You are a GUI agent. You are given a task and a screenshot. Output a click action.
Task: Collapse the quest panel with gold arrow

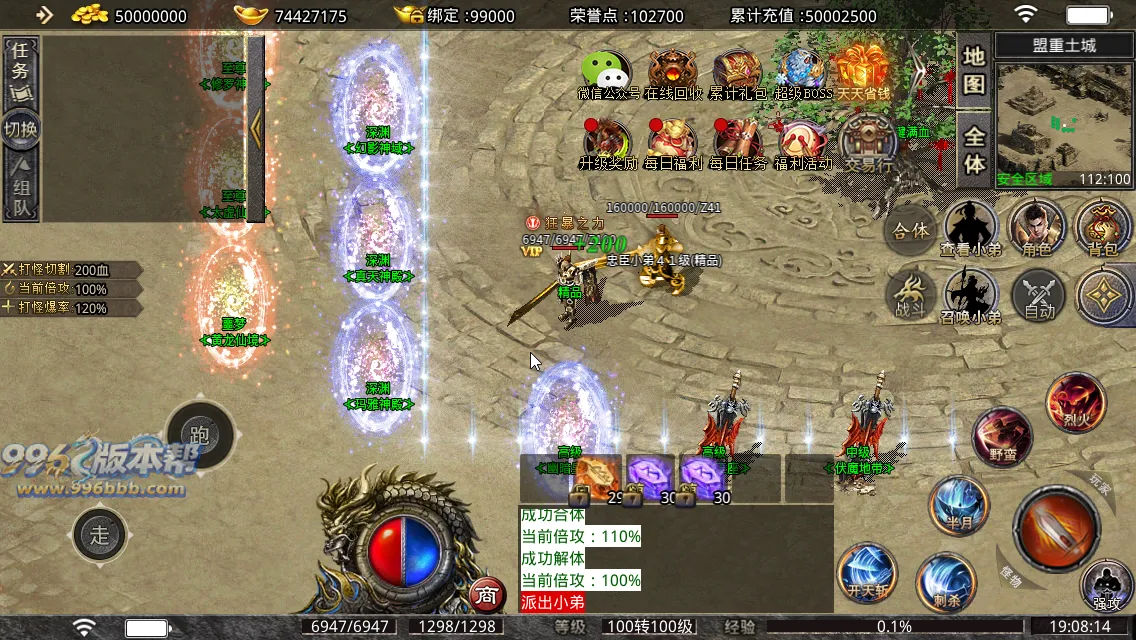(256, 127)
